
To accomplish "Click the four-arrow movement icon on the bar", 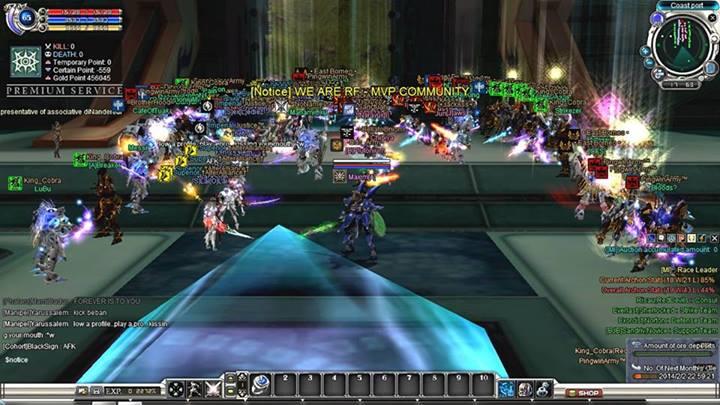I will click(176, 387).
